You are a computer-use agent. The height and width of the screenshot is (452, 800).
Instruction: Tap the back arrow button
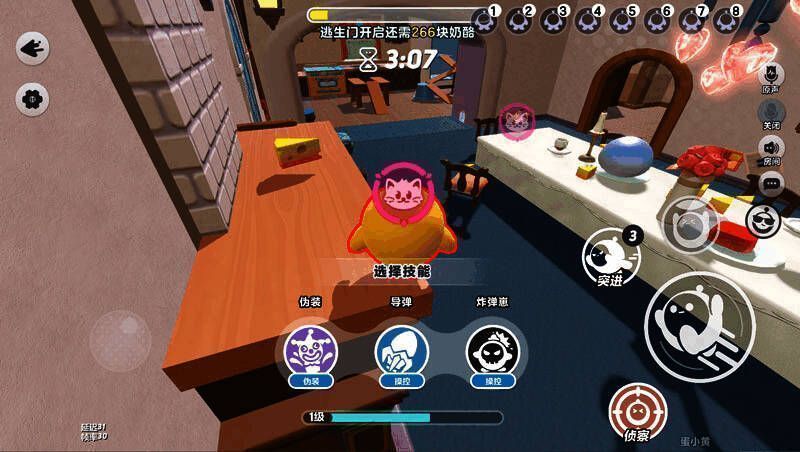point(33,47)
